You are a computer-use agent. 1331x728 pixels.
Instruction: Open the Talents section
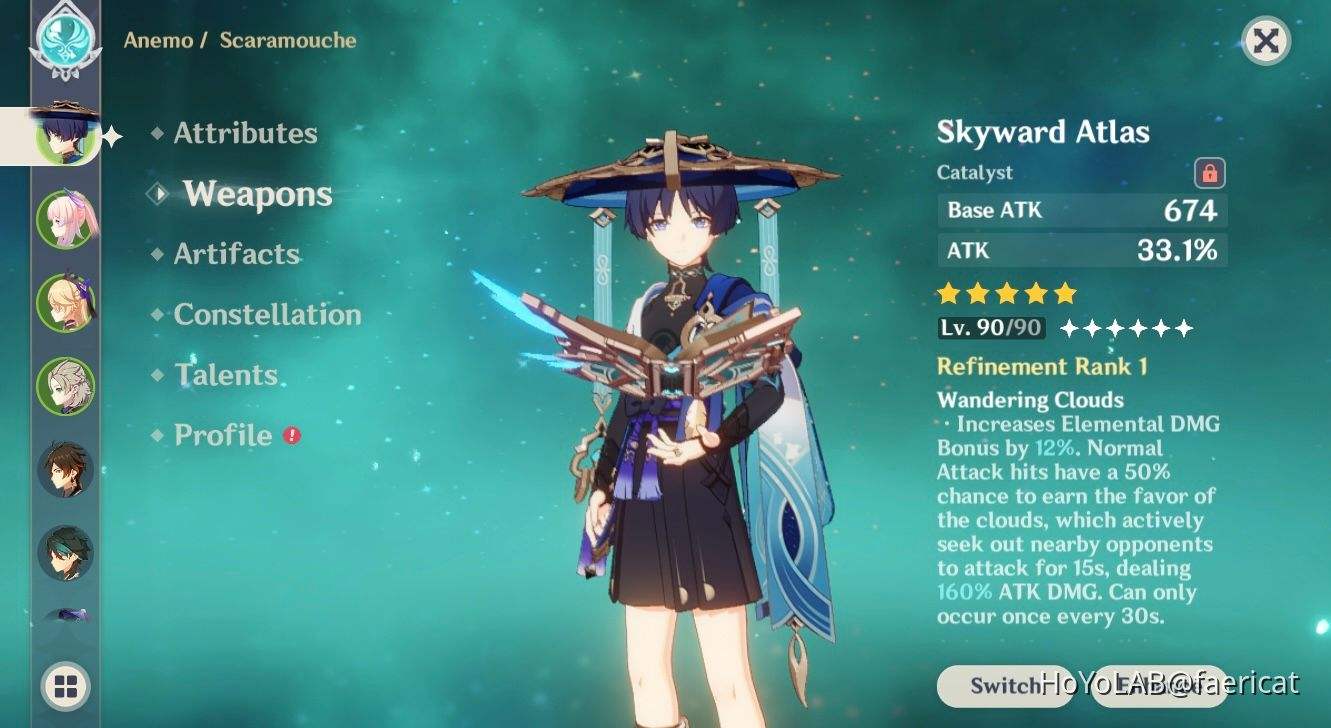pos(226,374)
